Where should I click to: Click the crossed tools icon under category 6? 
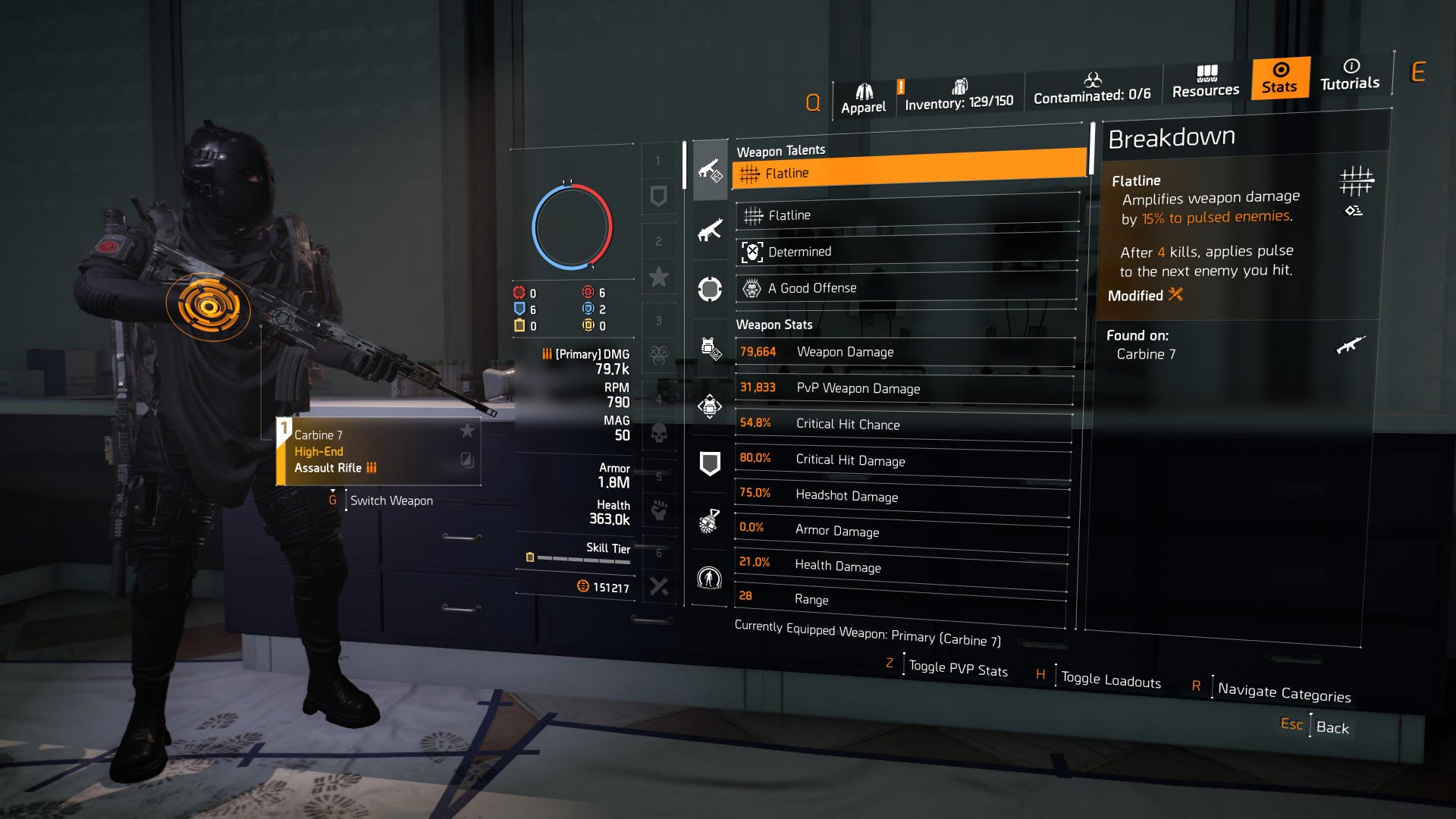pos(658,588)
